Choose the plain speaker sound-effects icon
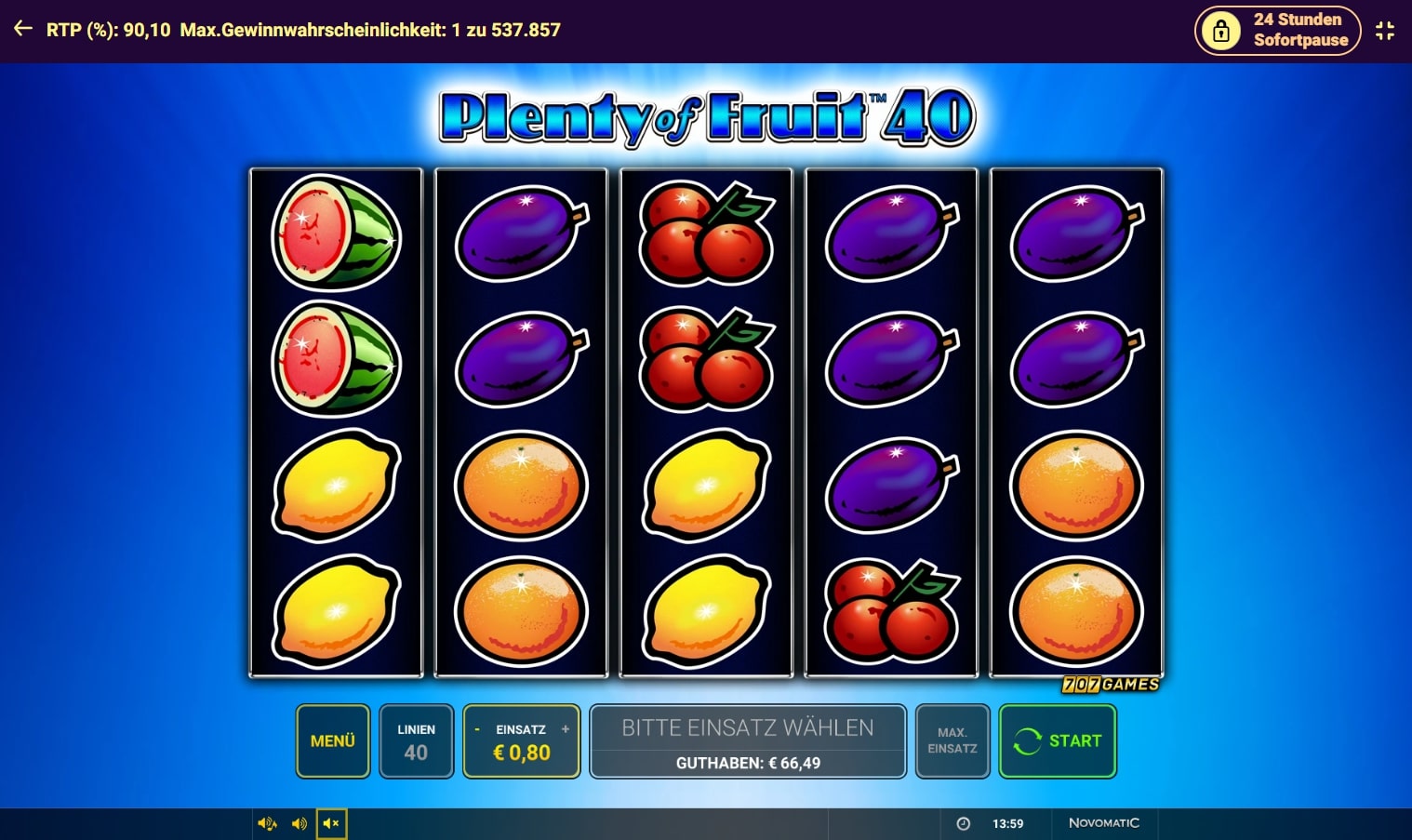The image size is (1412, 840). [300, 823]
